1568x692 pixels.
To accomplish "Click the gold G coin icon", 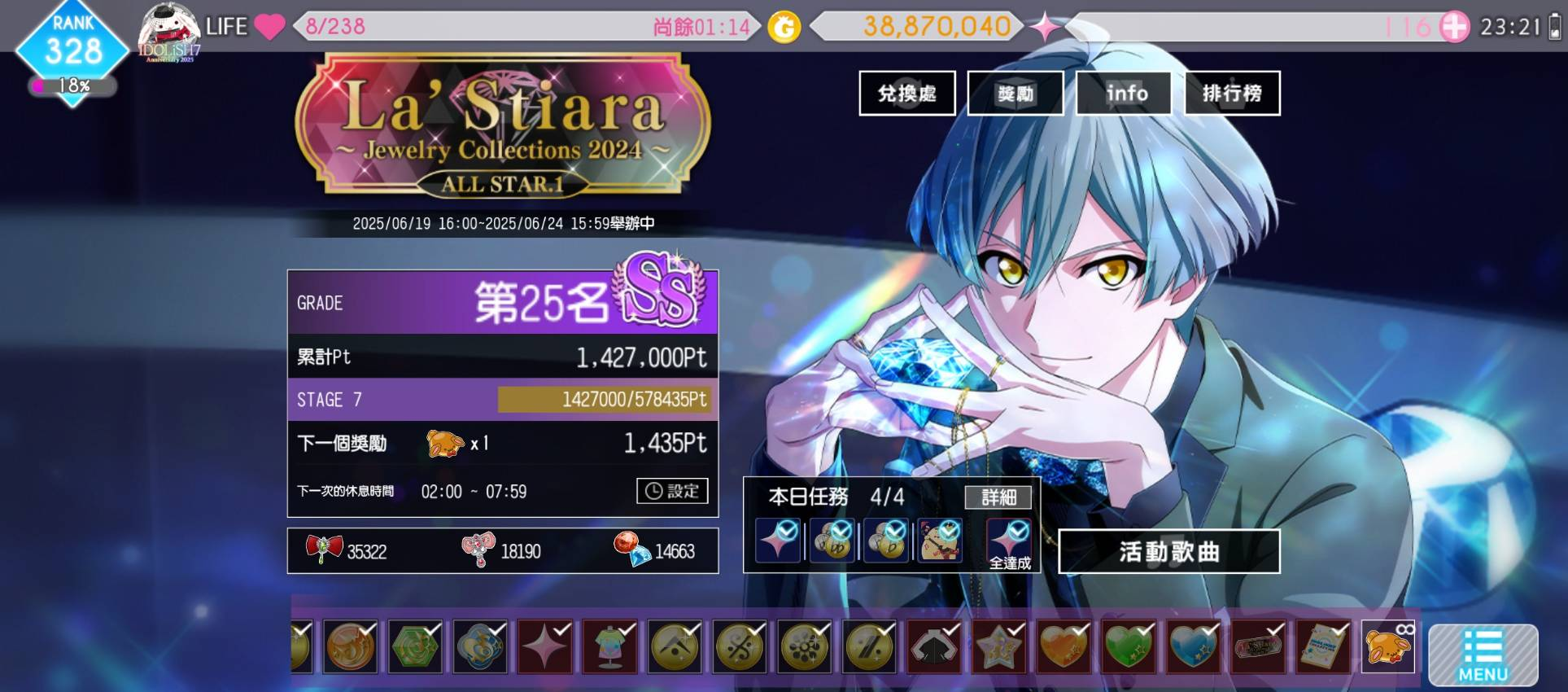I will tap(784, 28).
